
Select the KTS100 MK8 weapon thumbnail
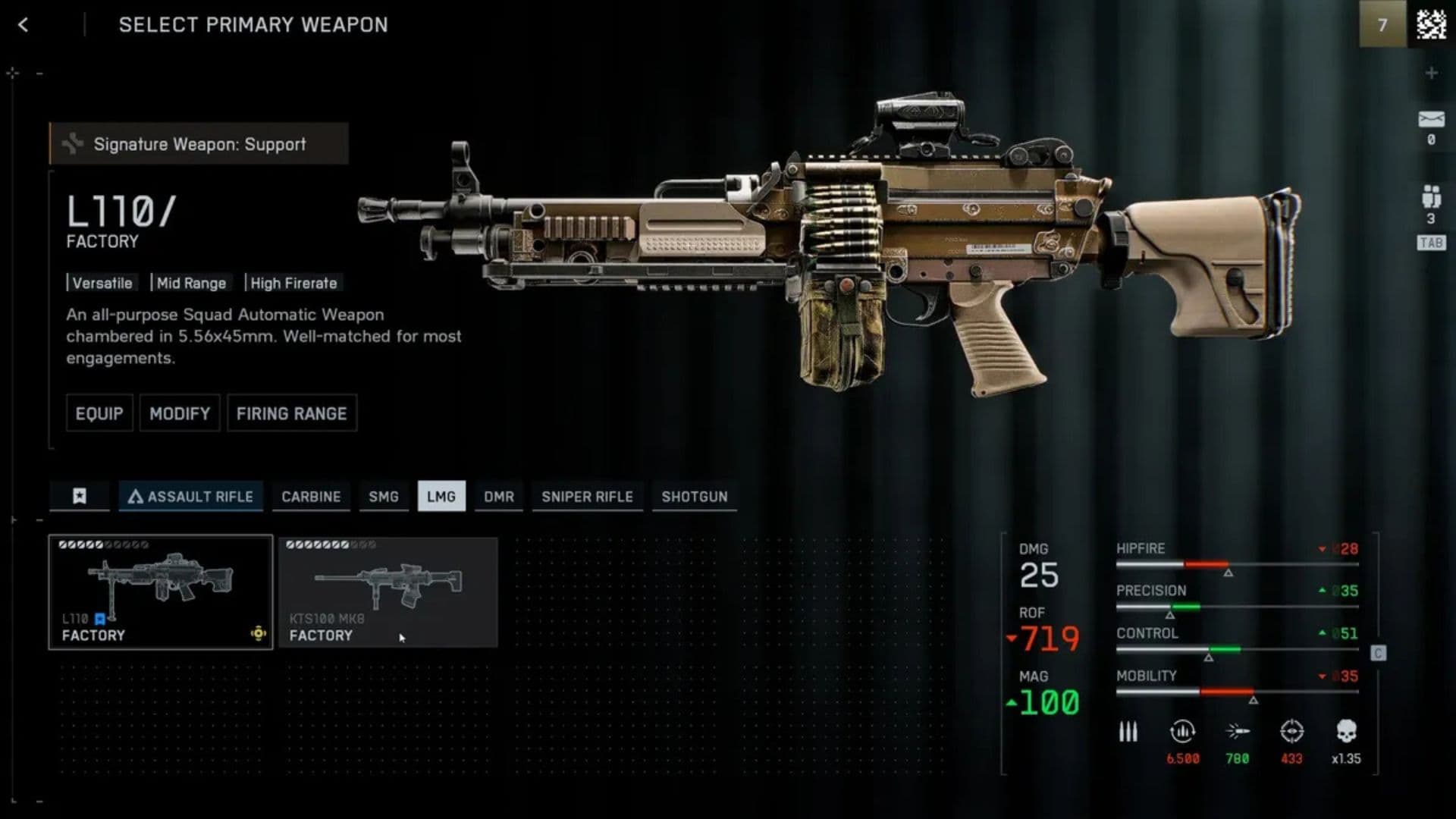click(x=388, y=591)
